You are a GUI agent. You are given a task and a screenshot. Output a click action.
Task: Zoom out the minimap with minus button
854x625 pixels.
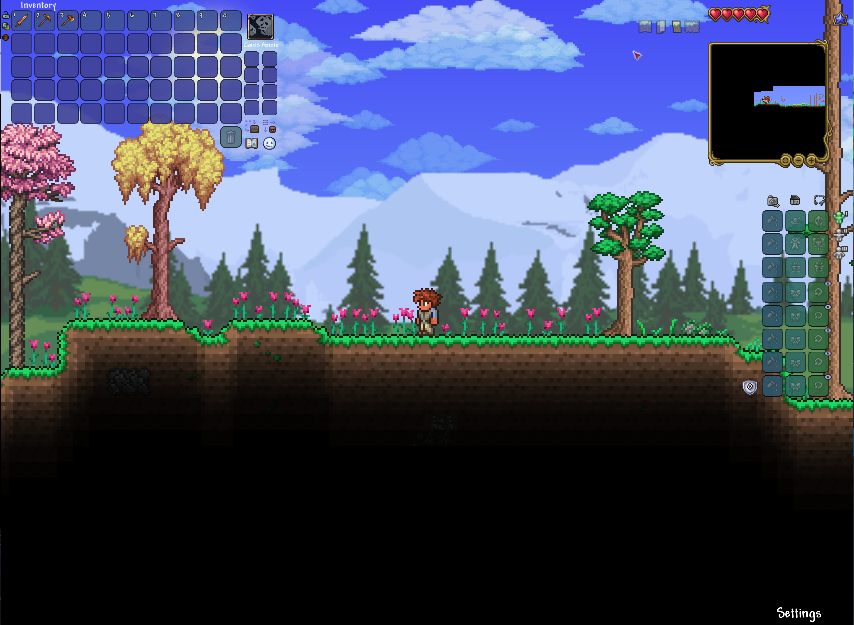798,160
